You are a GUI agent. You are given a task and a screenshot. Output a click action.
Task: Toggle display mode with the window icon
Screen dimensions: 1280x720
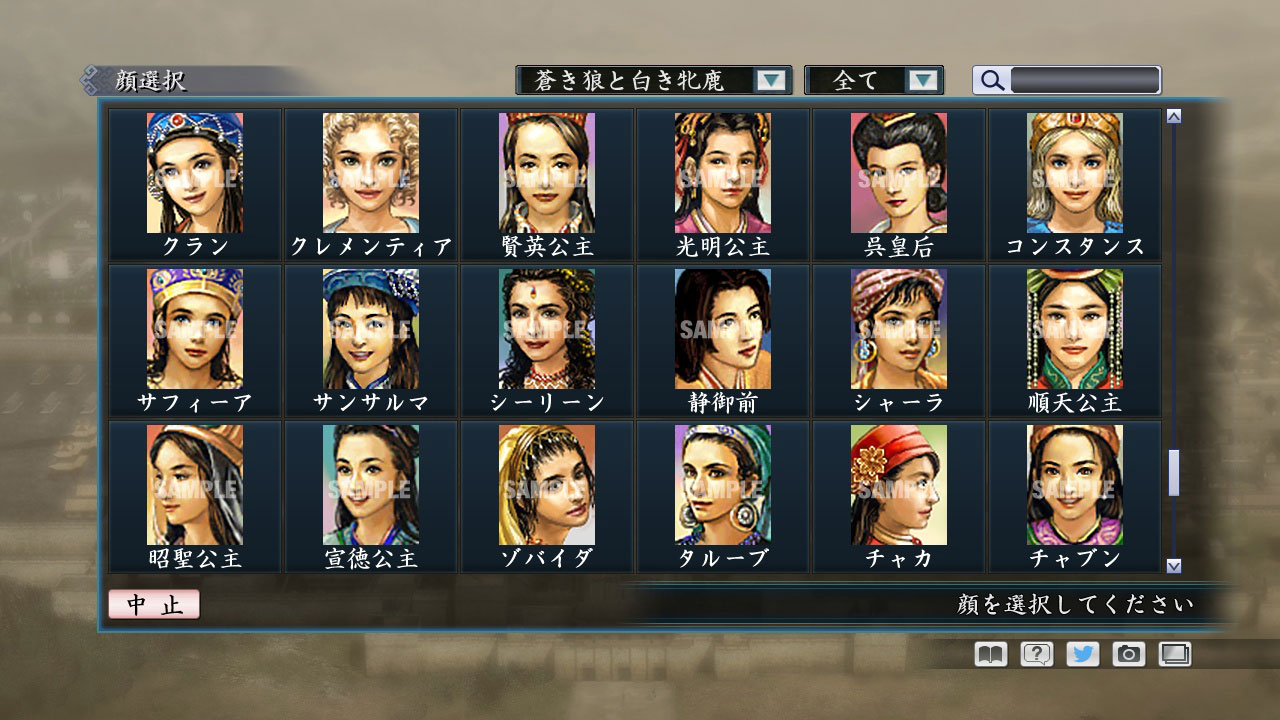pos(1174,653)
